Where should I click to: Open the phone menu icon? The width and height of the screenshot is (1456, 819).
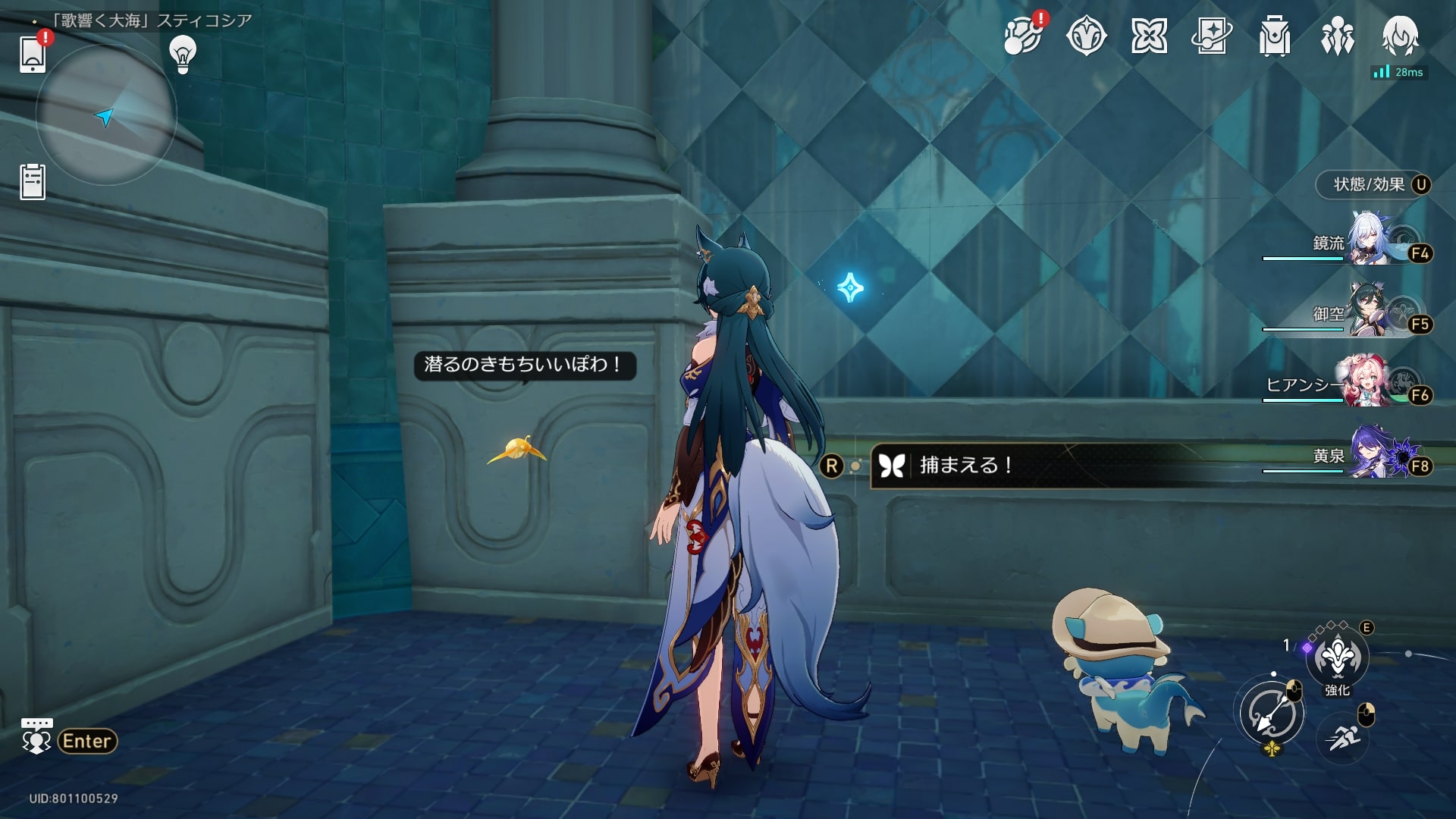(x=33, y=53)
